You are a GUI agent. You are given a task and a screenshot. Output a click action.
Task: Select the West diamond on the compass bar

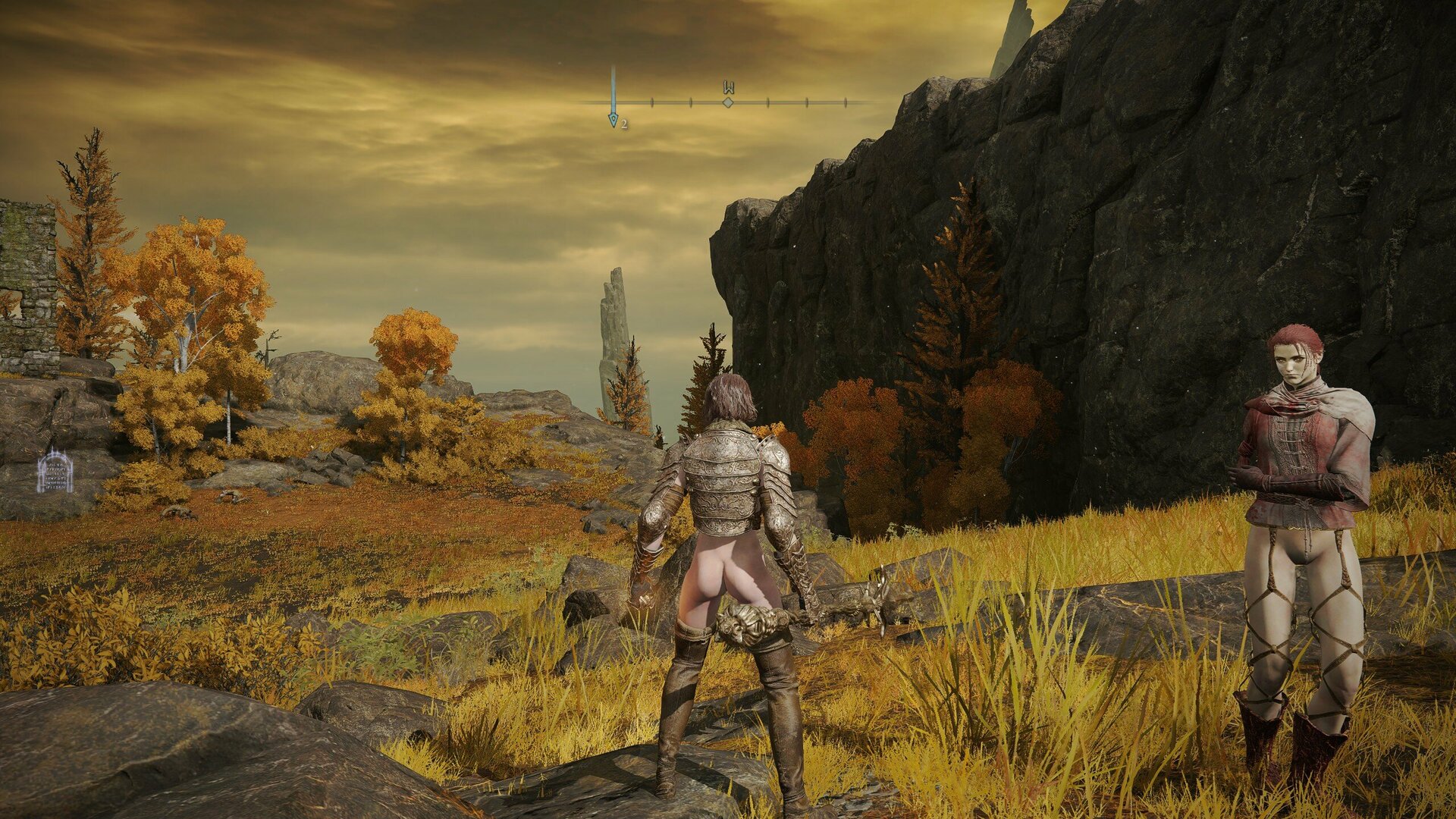(x=728, y=102)
